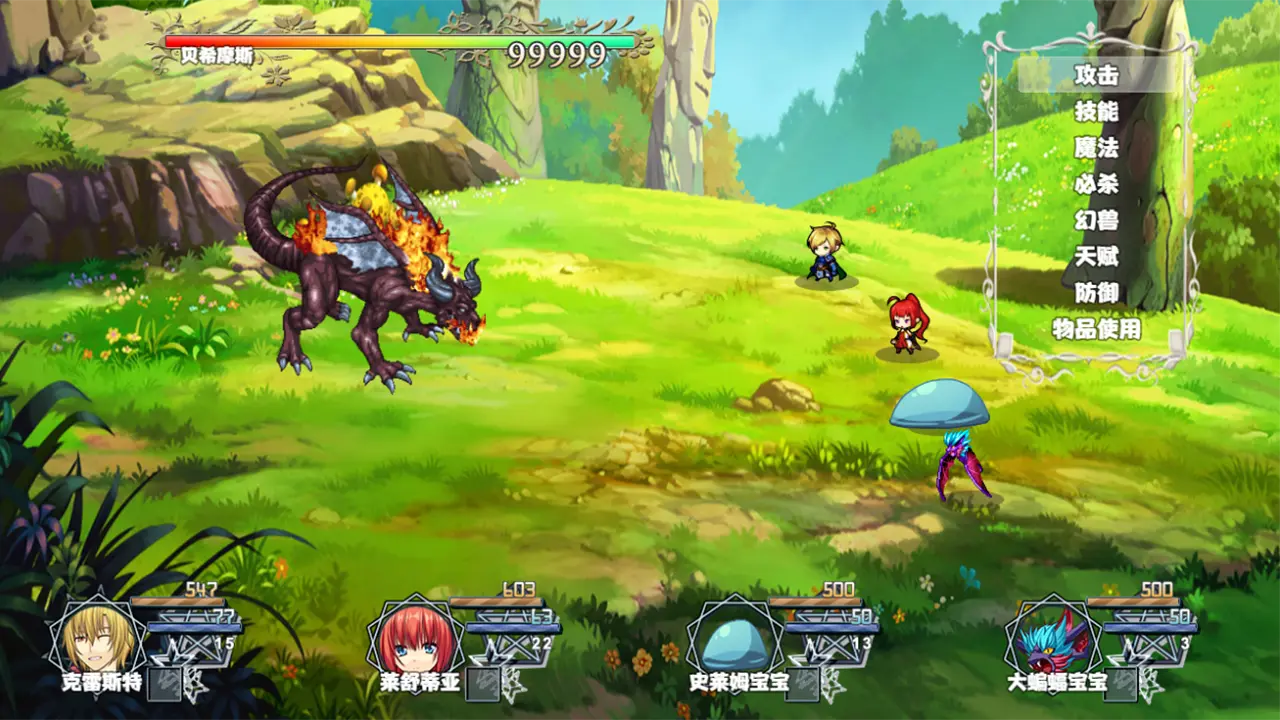Click 克雷斯特 blond hero portrait
Screen dimensions: 1280x720
tap(97, 638)
